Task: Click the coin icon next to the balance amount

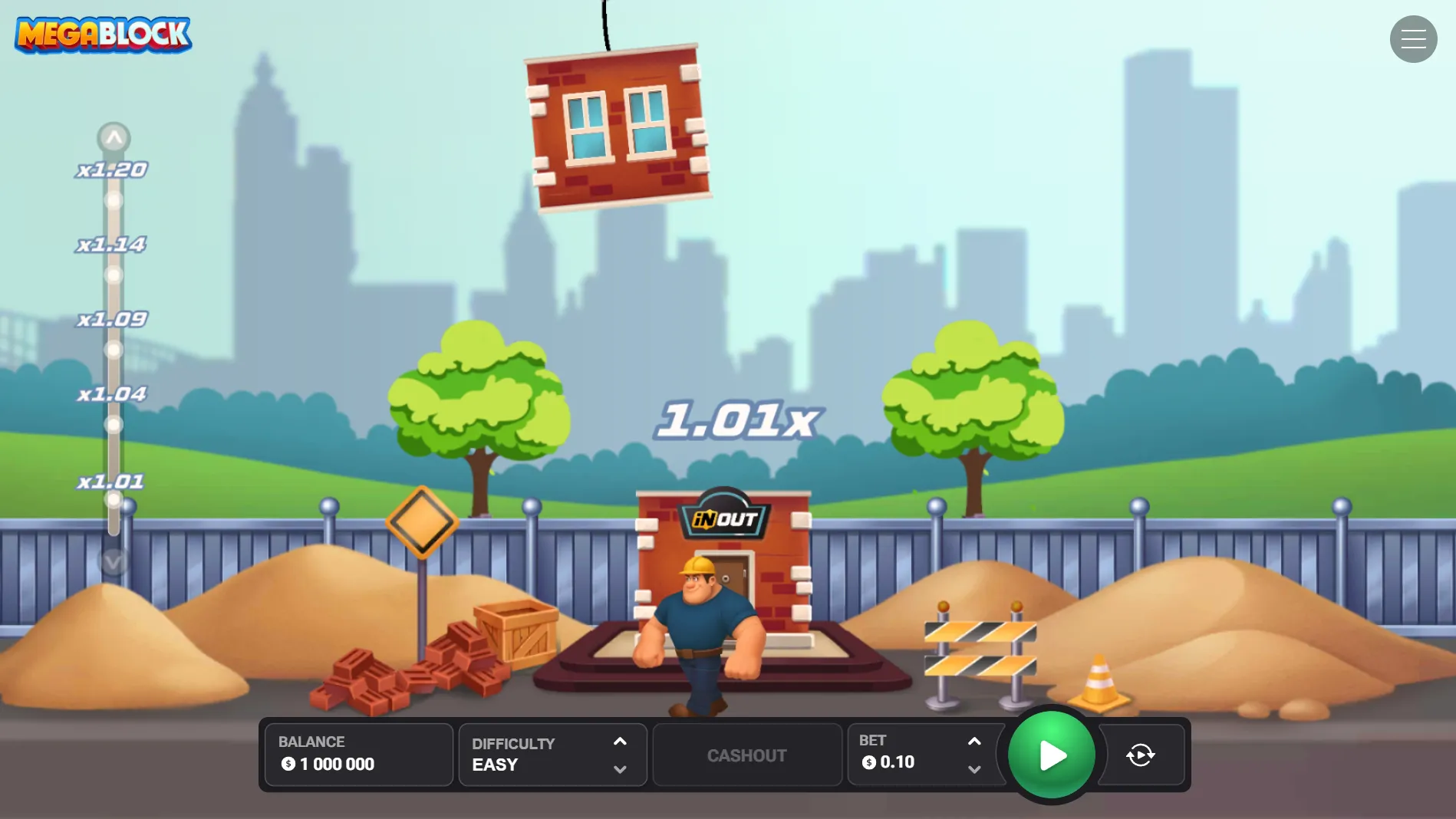Action: coord(287,764)
